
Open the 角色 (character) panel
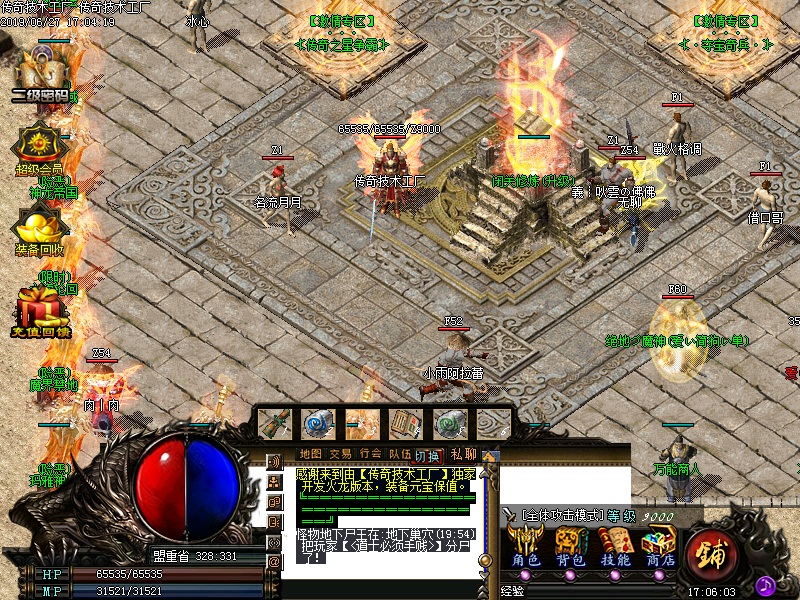526,548
